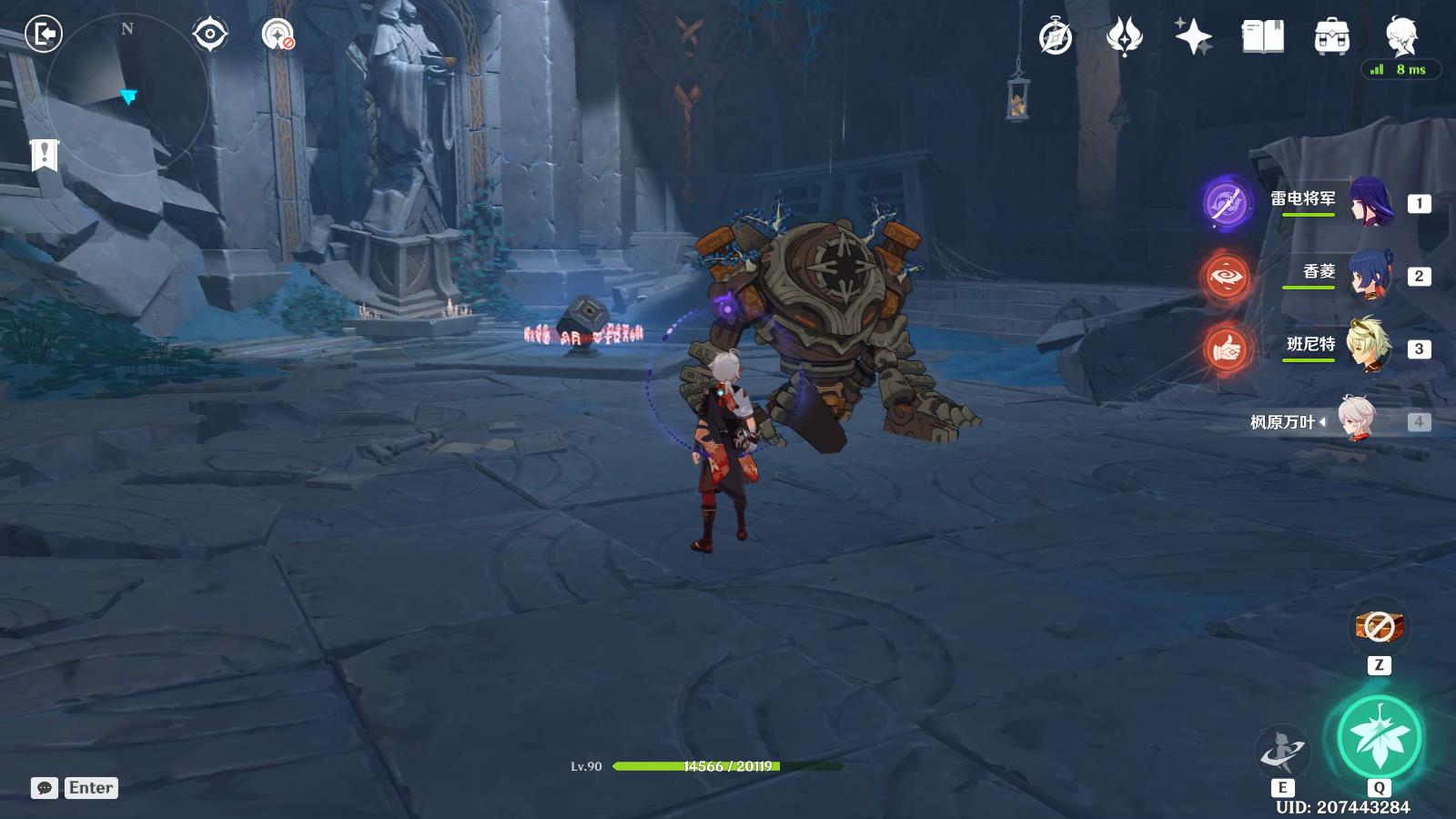
Task: Open the battle pass winged icon
Action: point(1124,37)
